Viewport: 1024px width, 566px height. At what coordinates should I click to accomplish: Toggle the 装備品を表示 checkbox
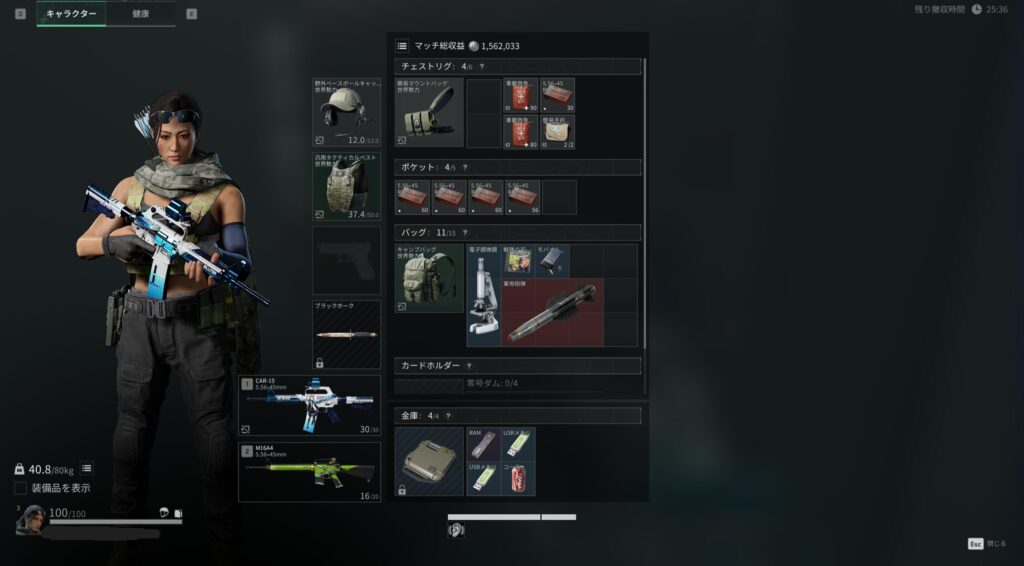click(21, 488)
